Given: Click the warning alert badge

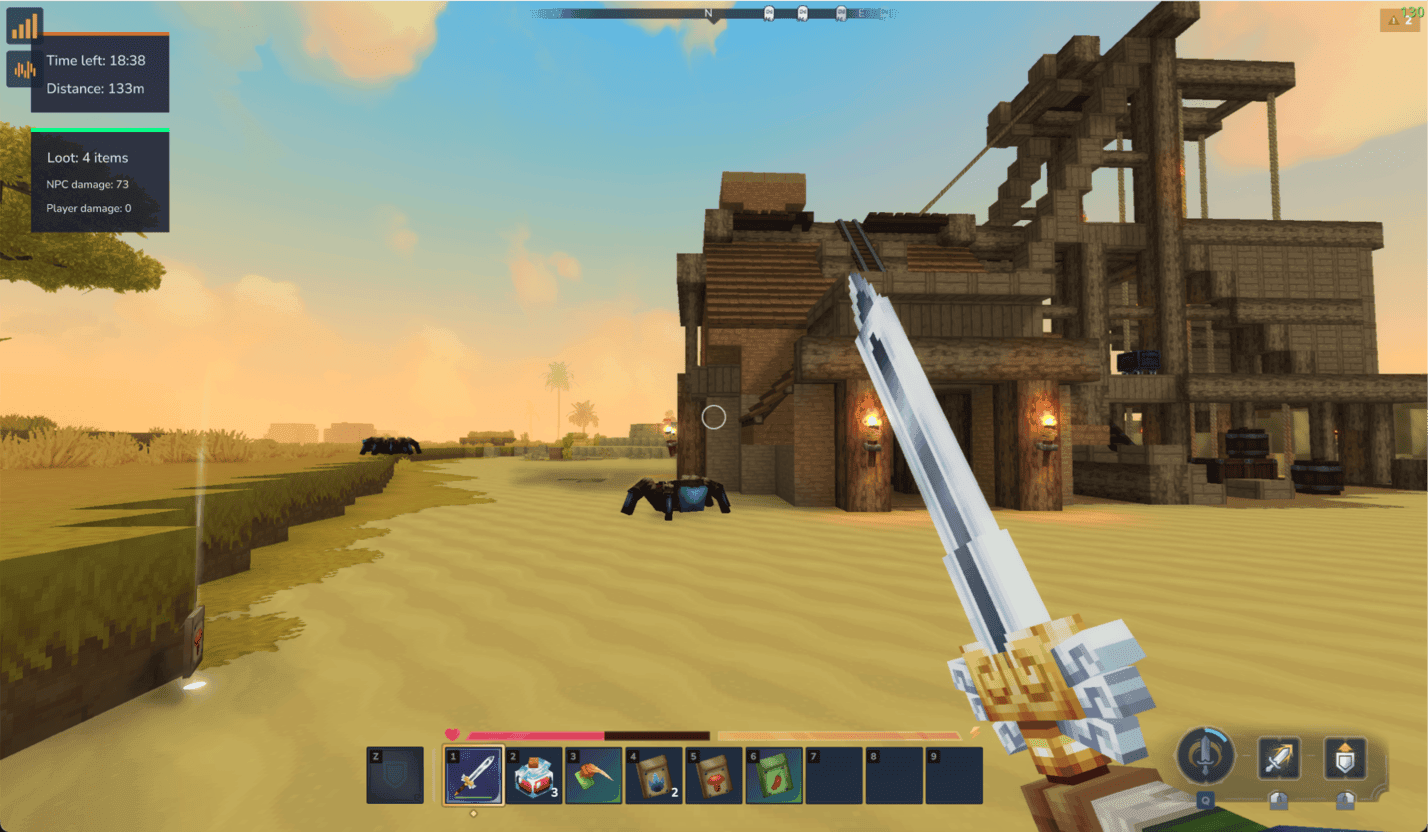Looking at the screenshot, I should coord(1398,20).
